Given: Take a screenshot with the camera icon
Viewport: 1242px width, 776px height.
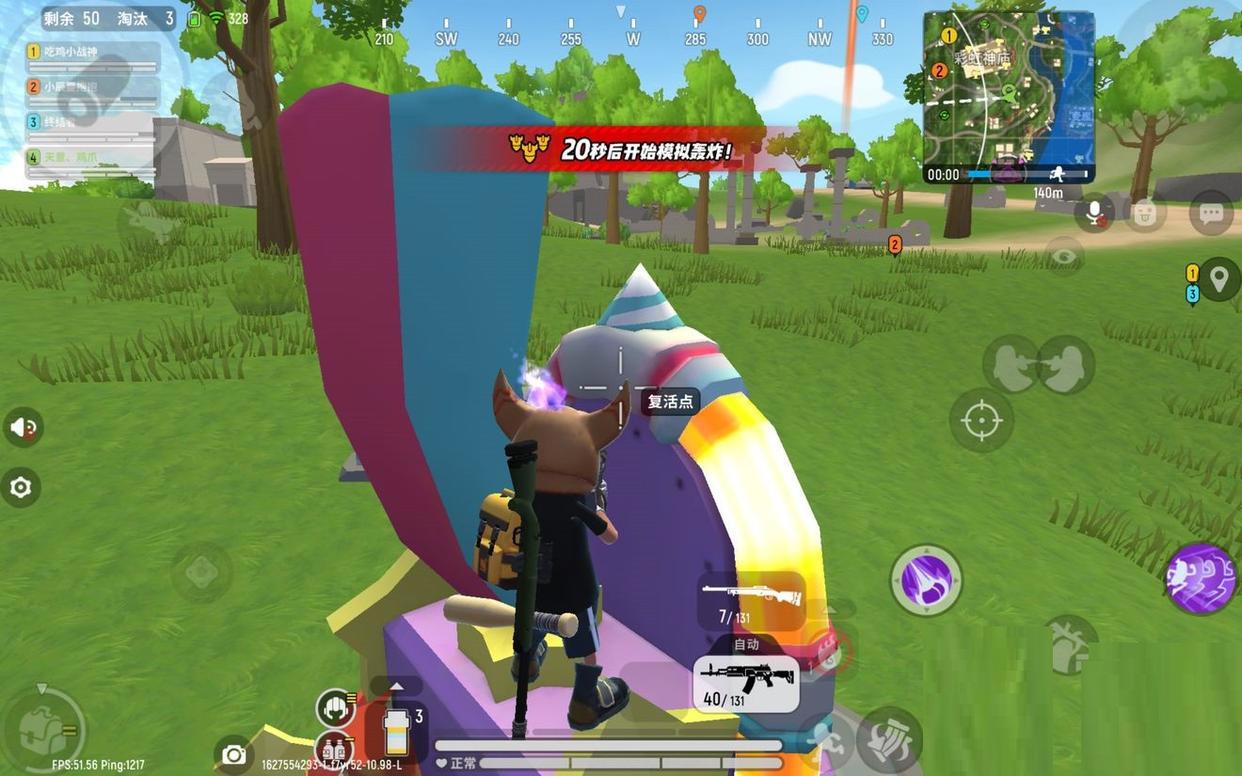Looking at the screenshot, I should (234, 754).
